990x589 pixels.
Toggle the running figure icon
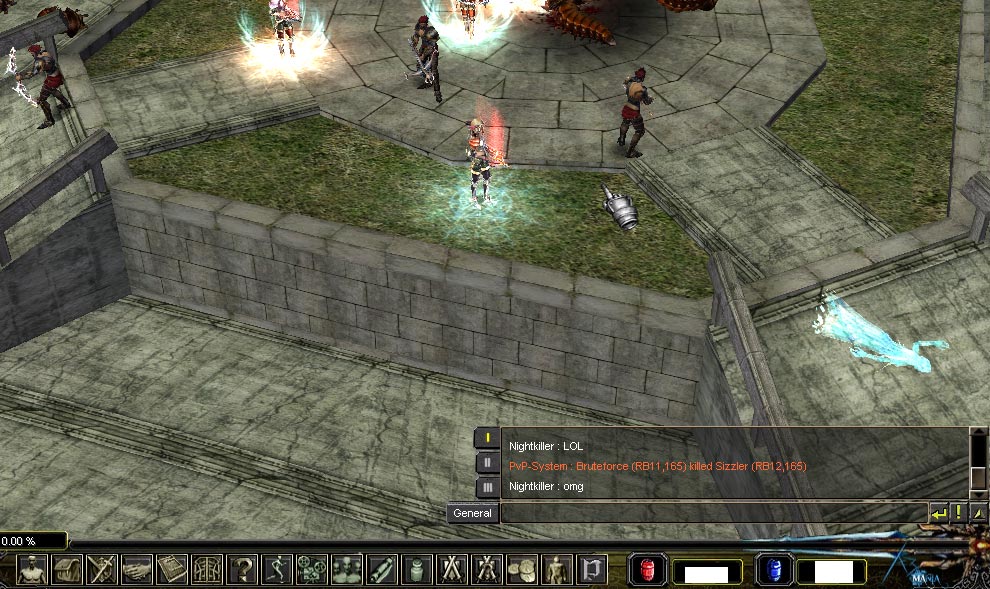277,570
